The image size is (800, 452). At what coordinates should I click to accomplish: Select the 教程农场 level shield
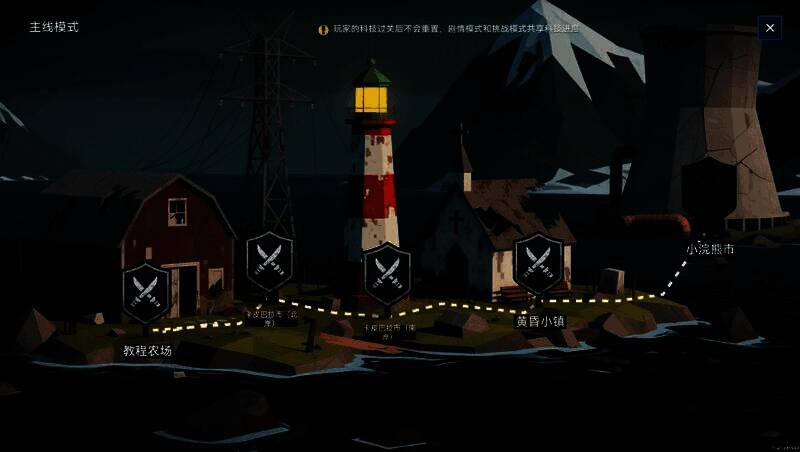[146, 291]
